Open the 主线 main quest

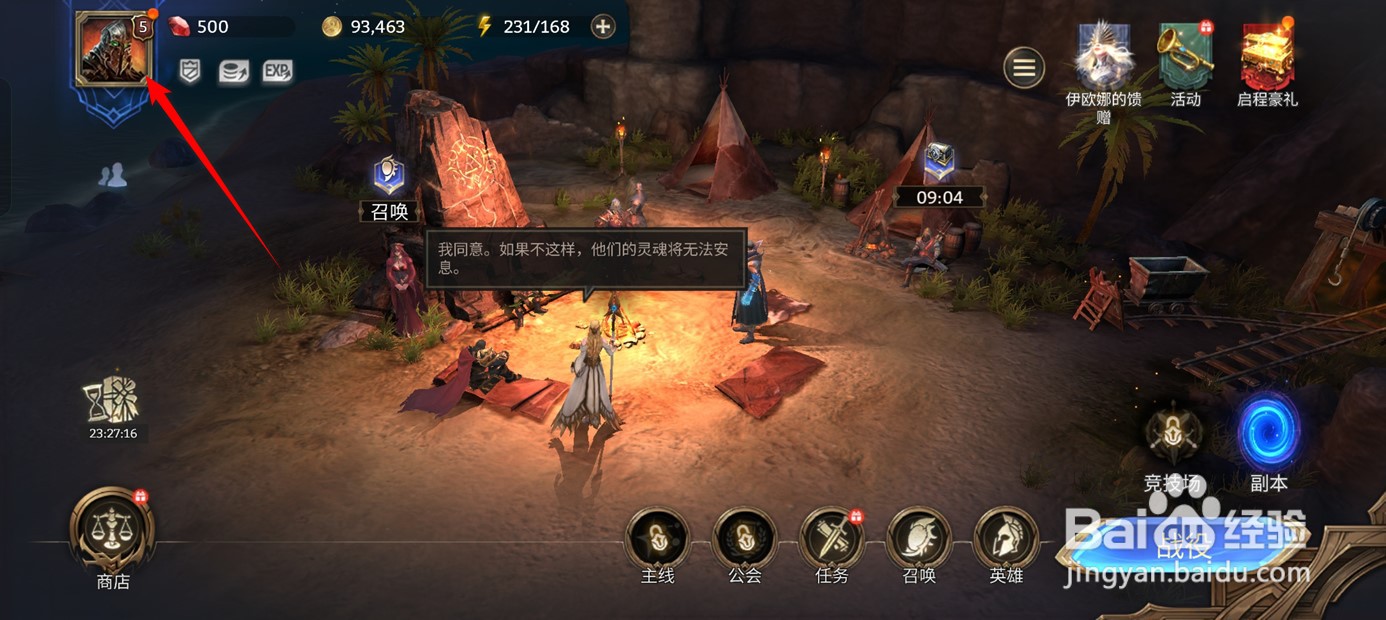(x=657, y=539)
